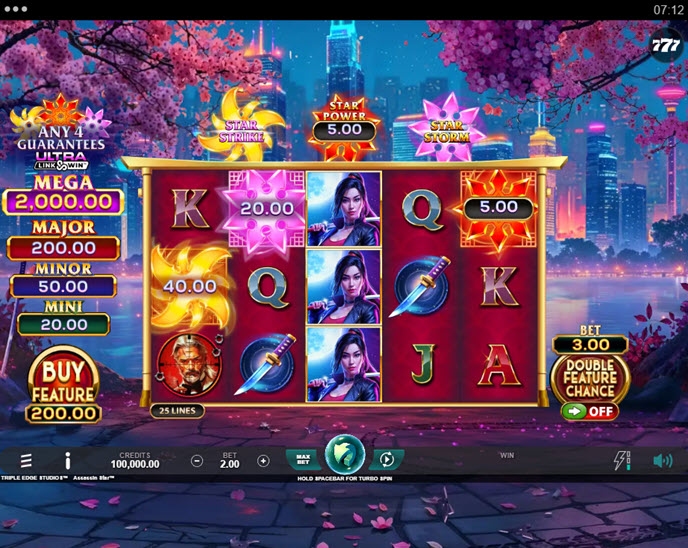This screenshot has width=688, height=548.
Task: Open the hamburger menu
Action: coord(26,461)
